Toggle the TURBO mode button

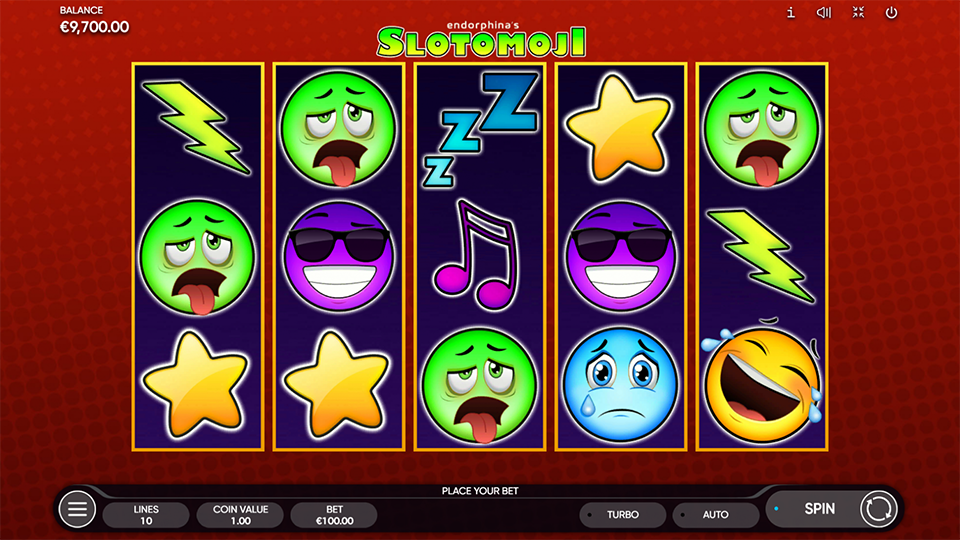pos(622,515)
